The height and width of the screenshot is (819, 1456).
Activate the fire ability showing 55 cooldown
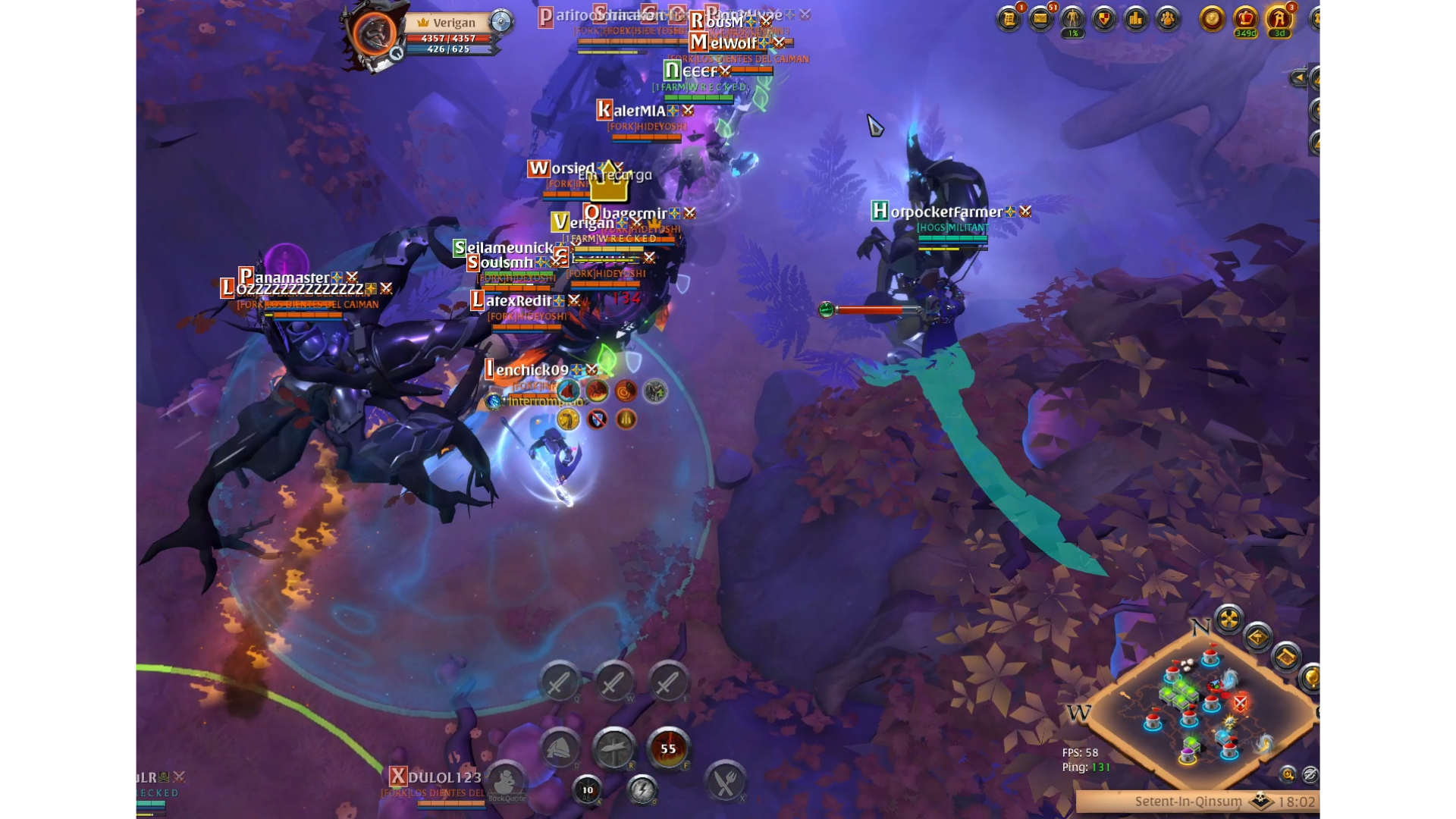click(667, 748)
